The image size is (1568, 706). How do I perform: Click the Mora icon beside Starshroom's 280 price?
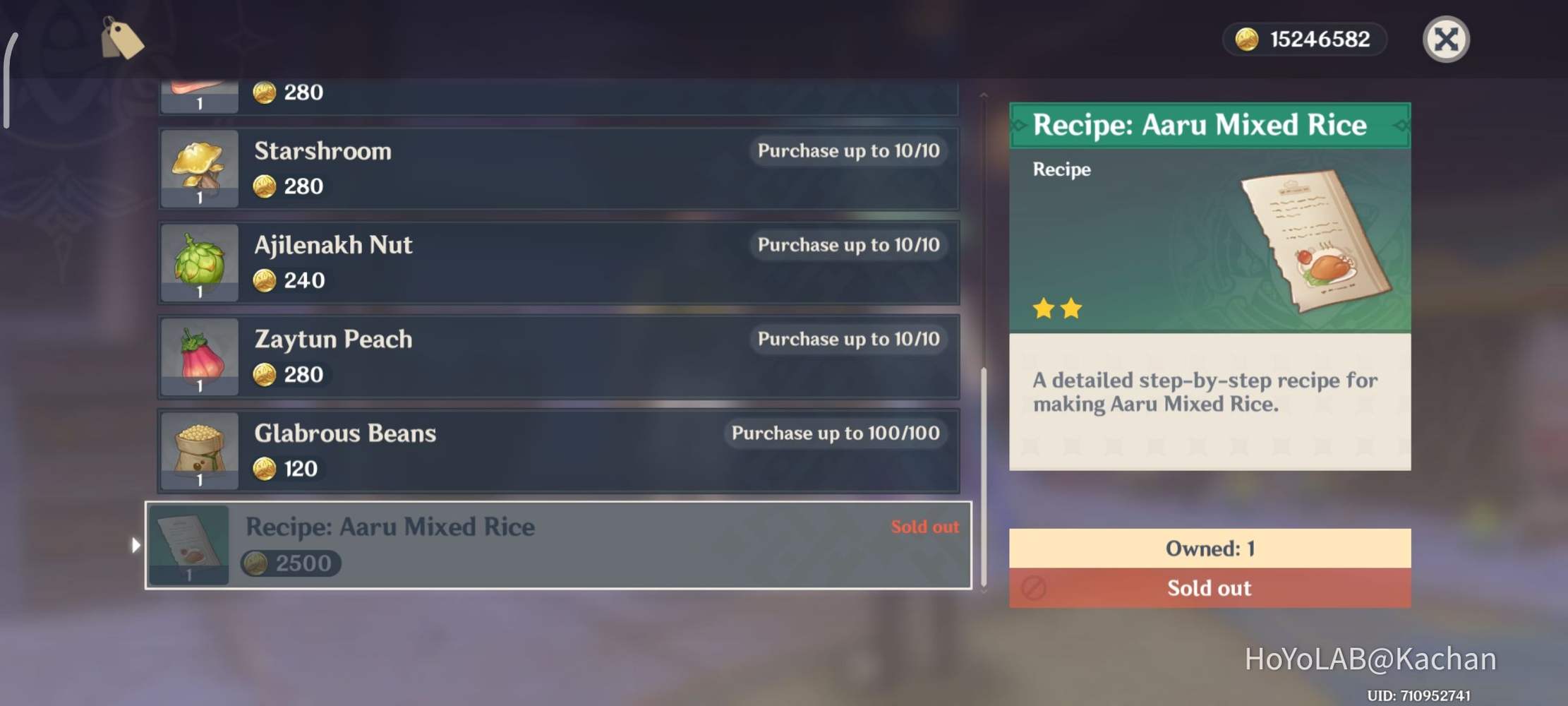pos(265,186)
